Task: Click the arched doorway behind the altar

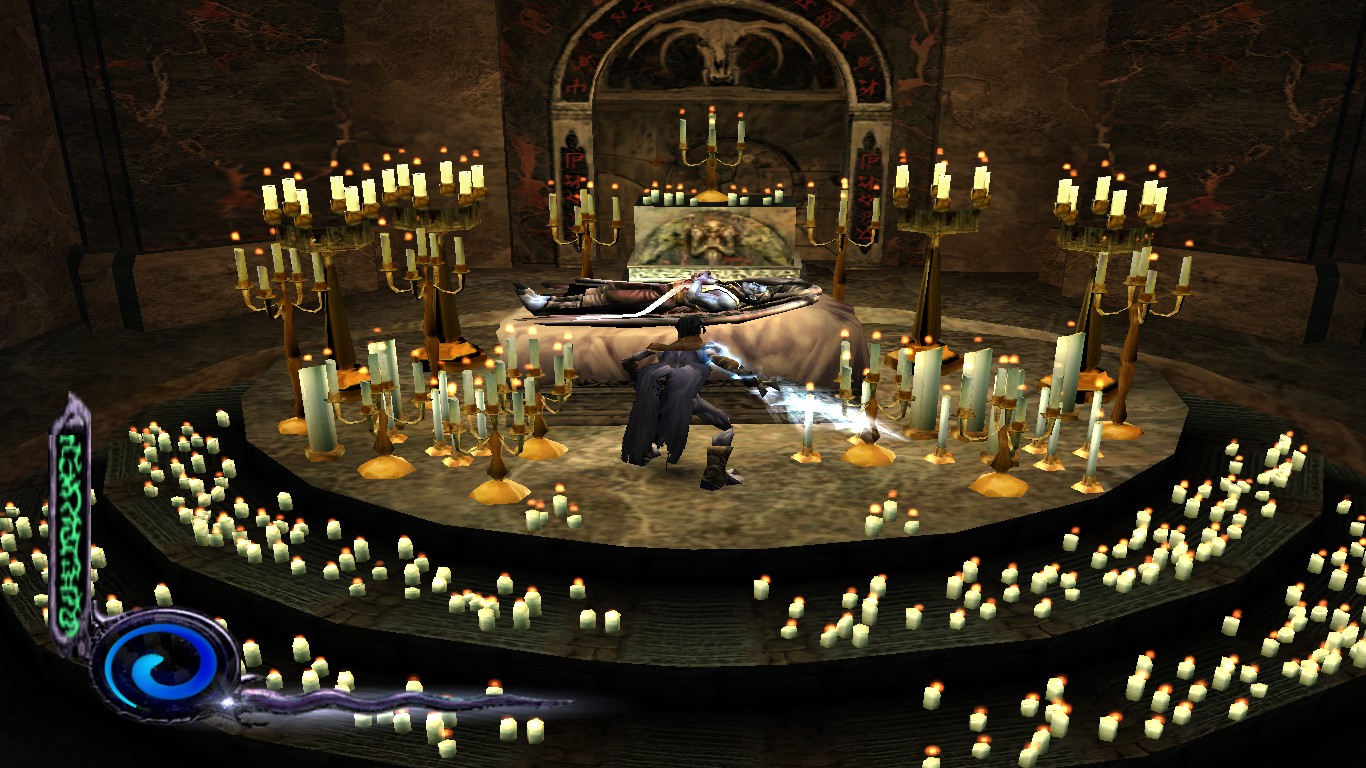Action: pyautogui.click(x=712, y=110)
